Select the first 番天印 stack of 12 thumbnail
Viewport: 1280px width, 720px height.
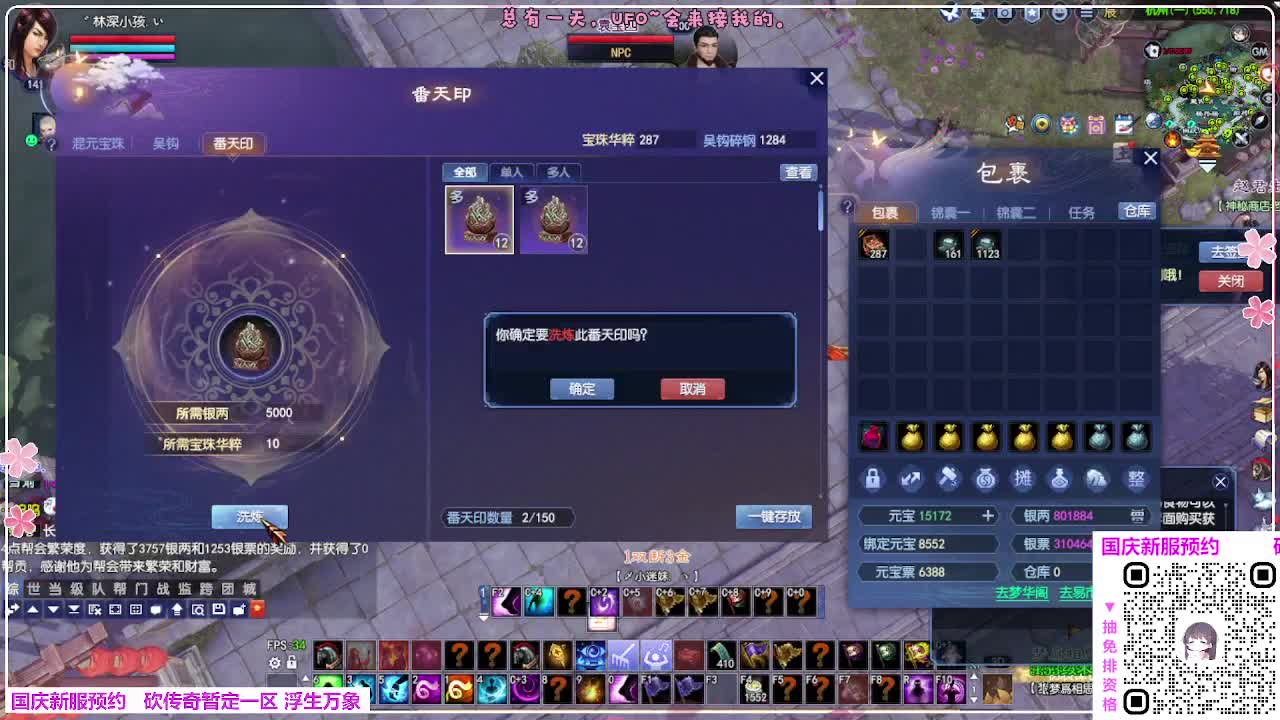(x=478, y=219)
